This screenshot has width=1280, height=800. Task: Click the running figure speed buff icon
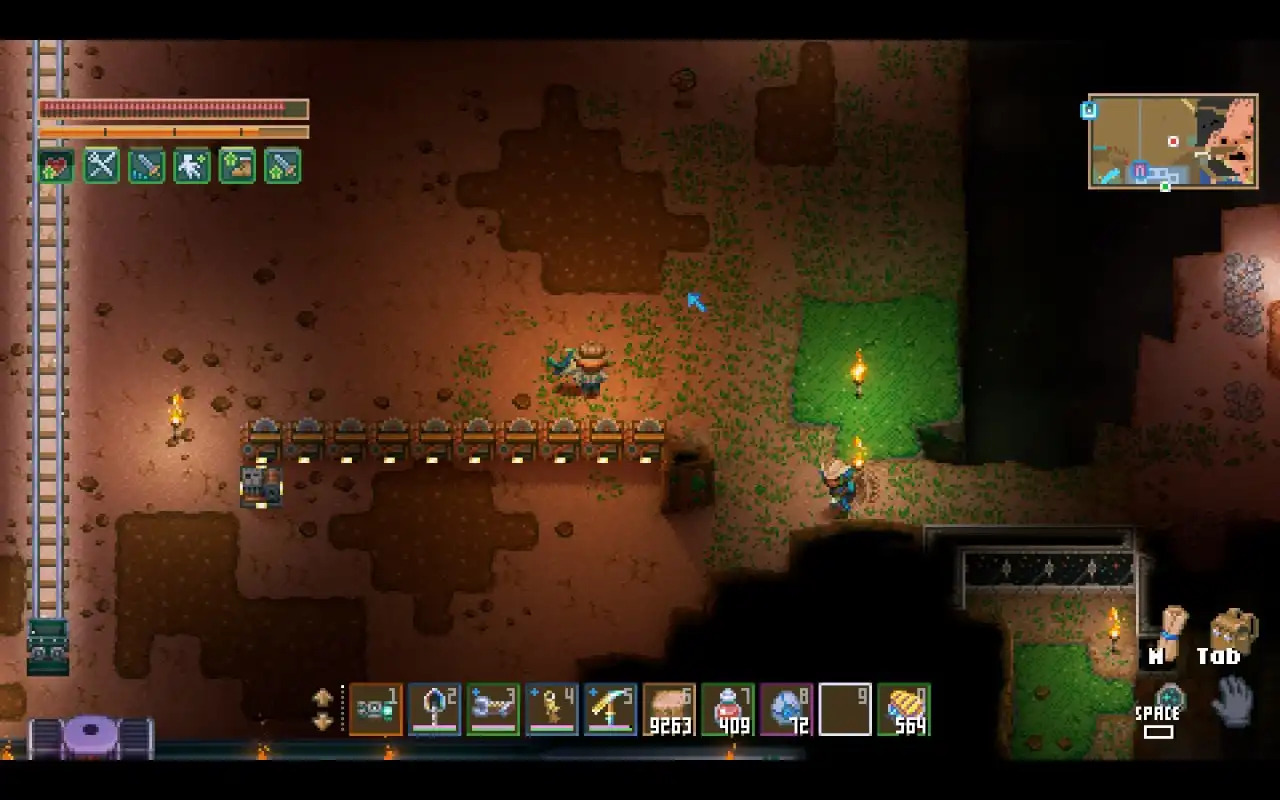(192, 165)
